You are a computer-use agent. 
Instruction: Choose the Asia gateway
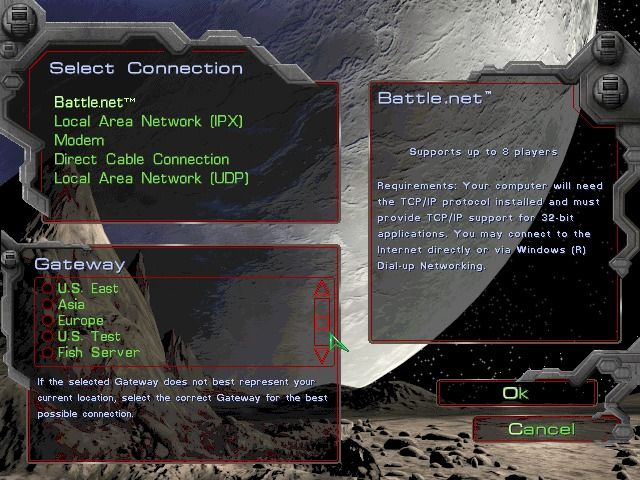click(x=71, y=304)
